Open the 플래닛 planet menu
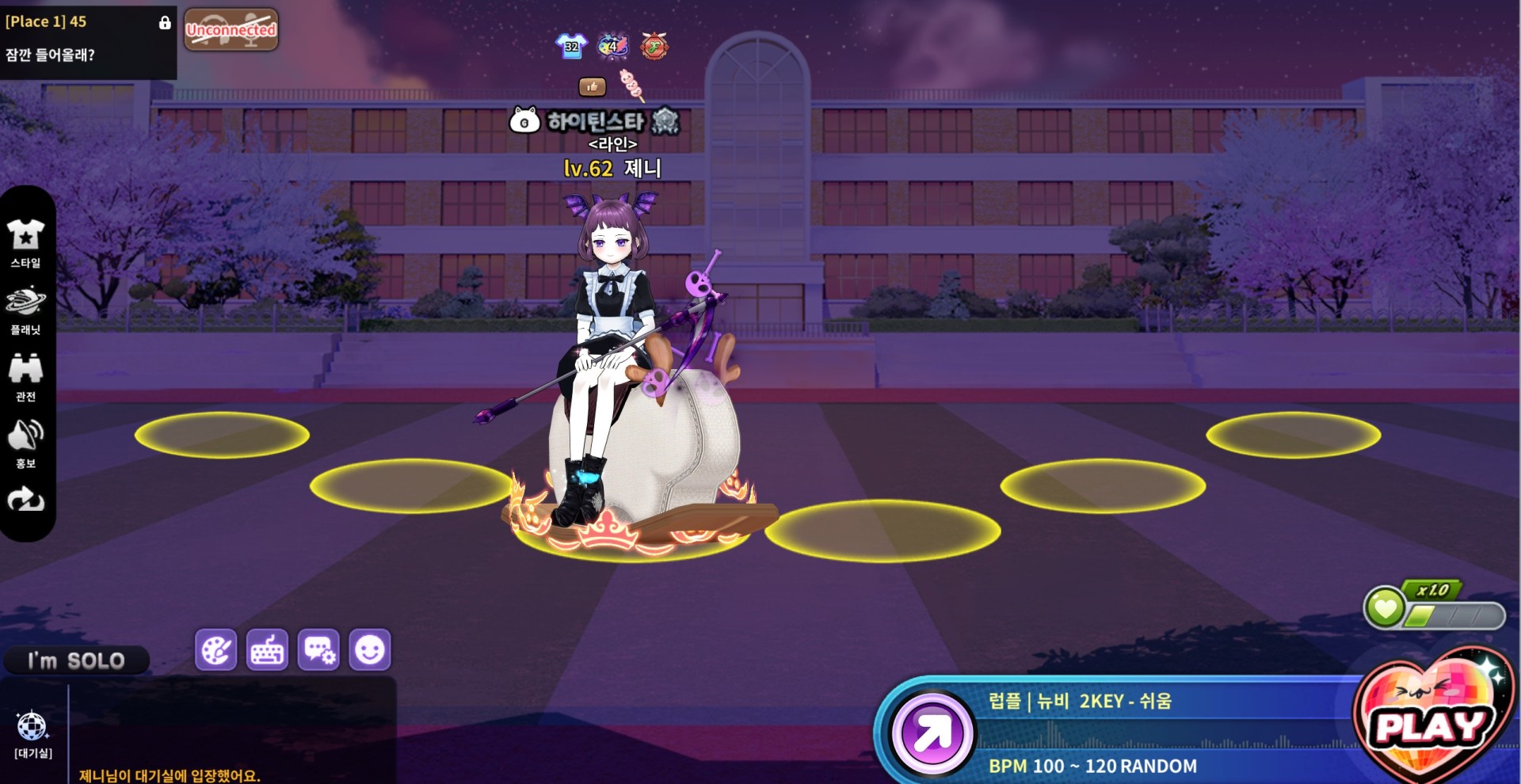This screenshot has height=784, width=1521. coord(25,309)
